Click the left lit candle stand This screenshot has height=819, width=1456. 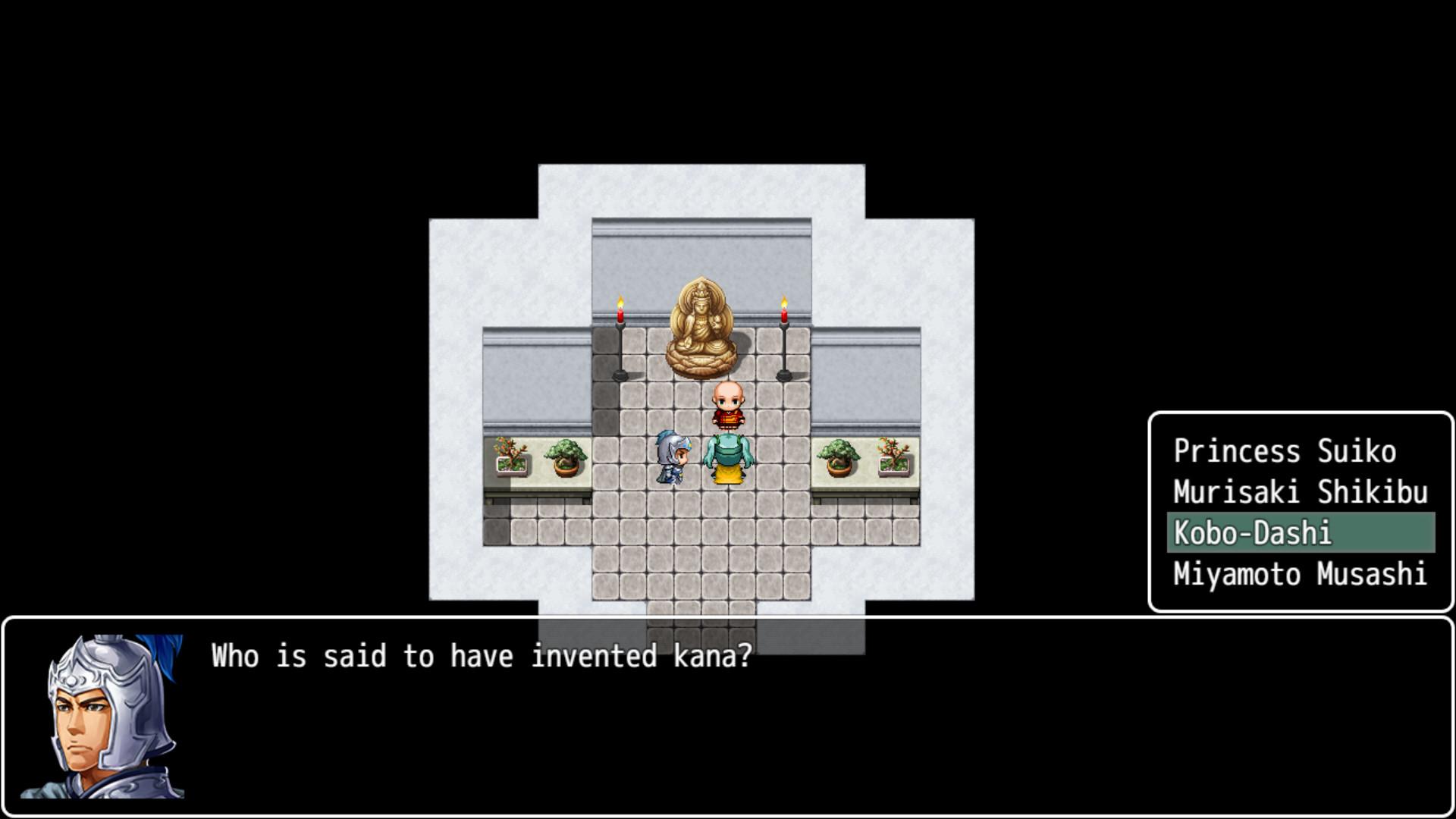coord(620,334)
